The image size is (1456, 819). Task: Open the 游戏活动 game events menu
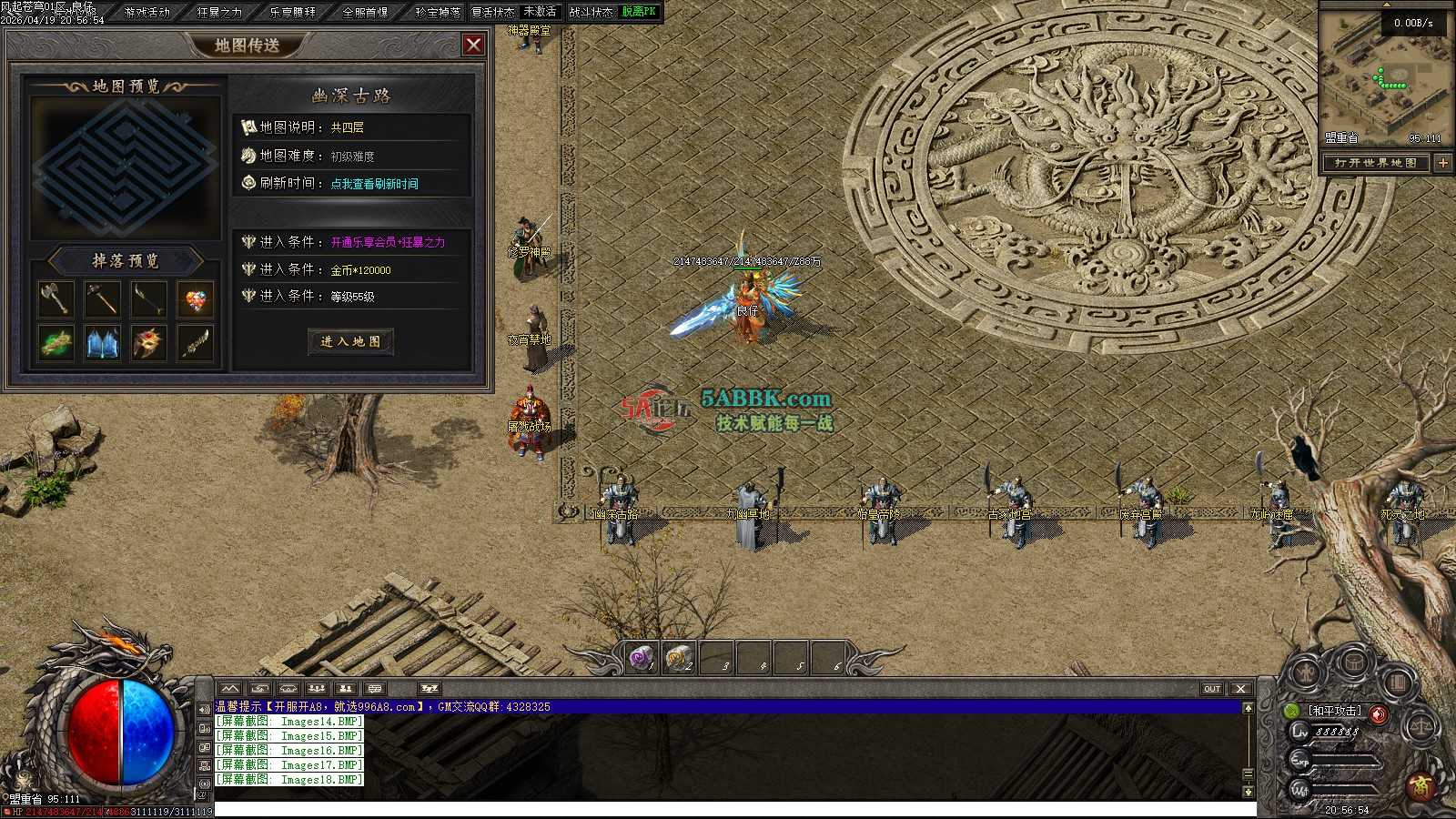coord(147,12)
